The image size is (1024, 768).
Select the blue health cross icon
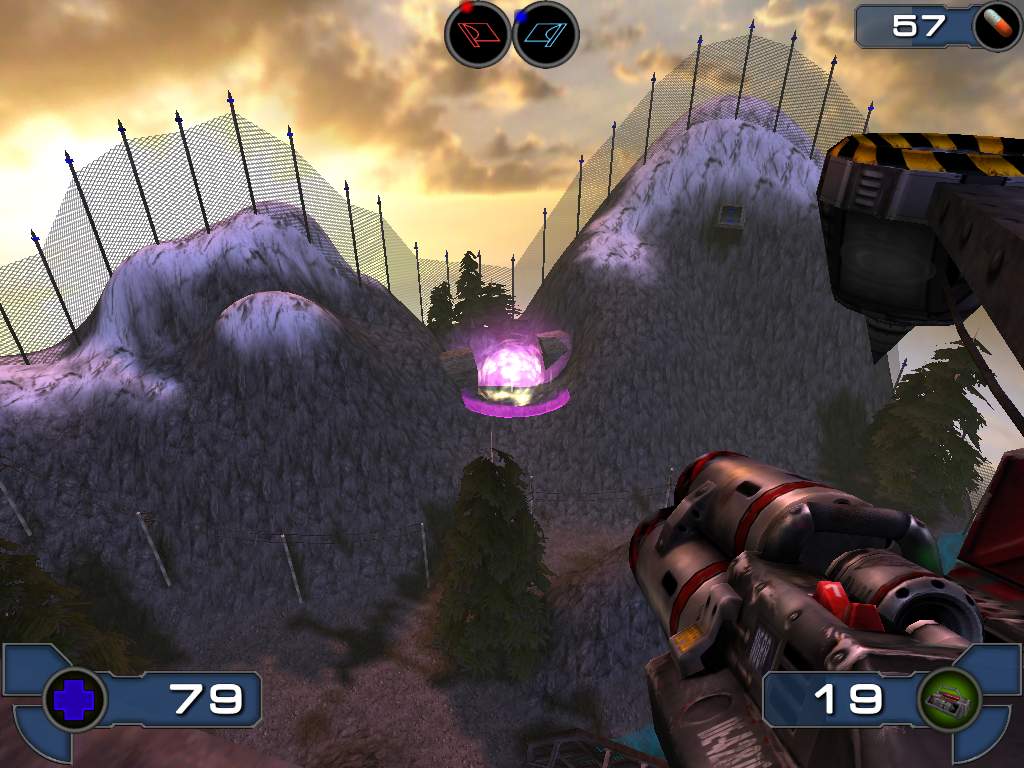pos(74,699)
